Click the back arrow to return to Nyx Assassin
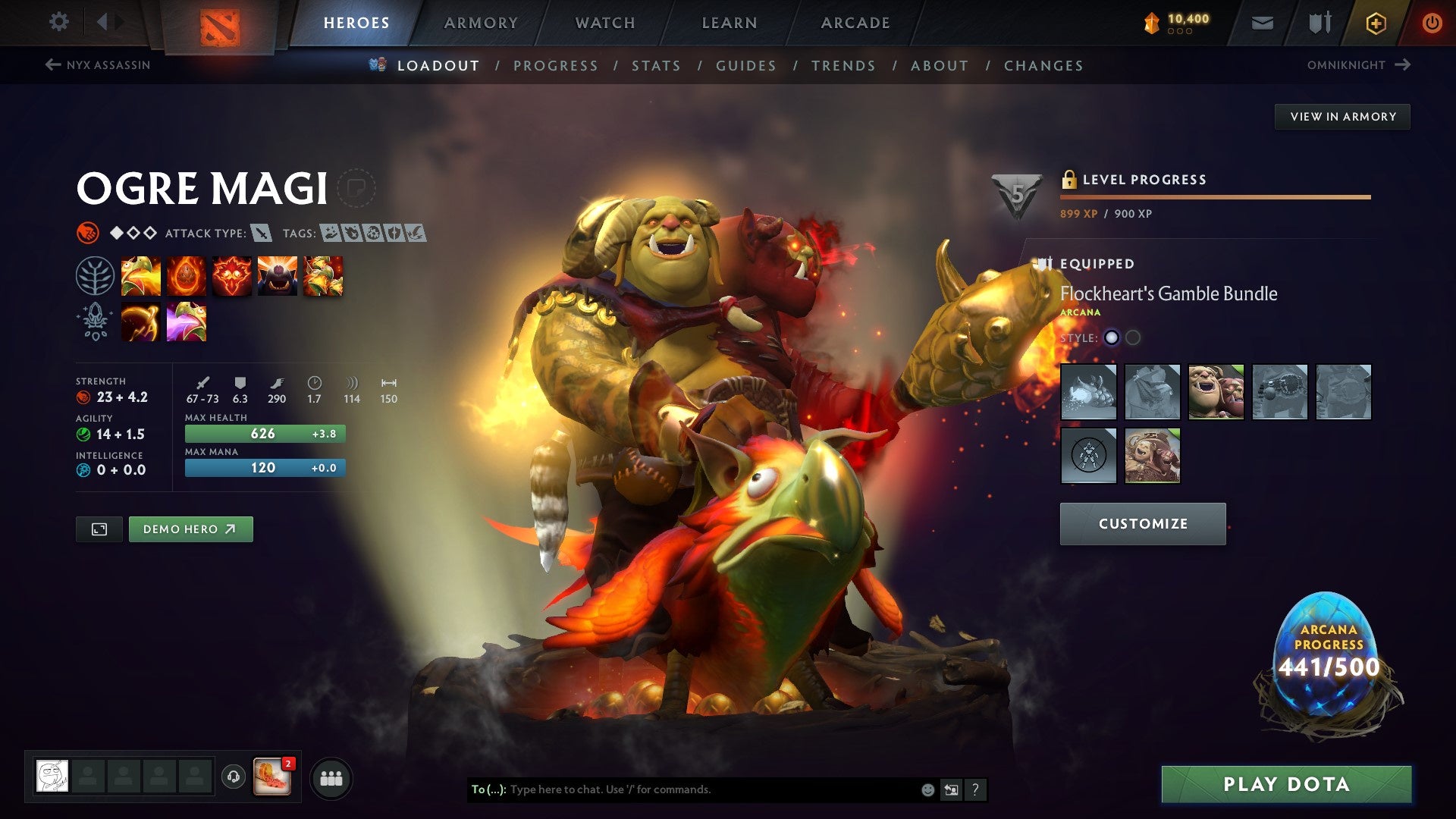 52,65
